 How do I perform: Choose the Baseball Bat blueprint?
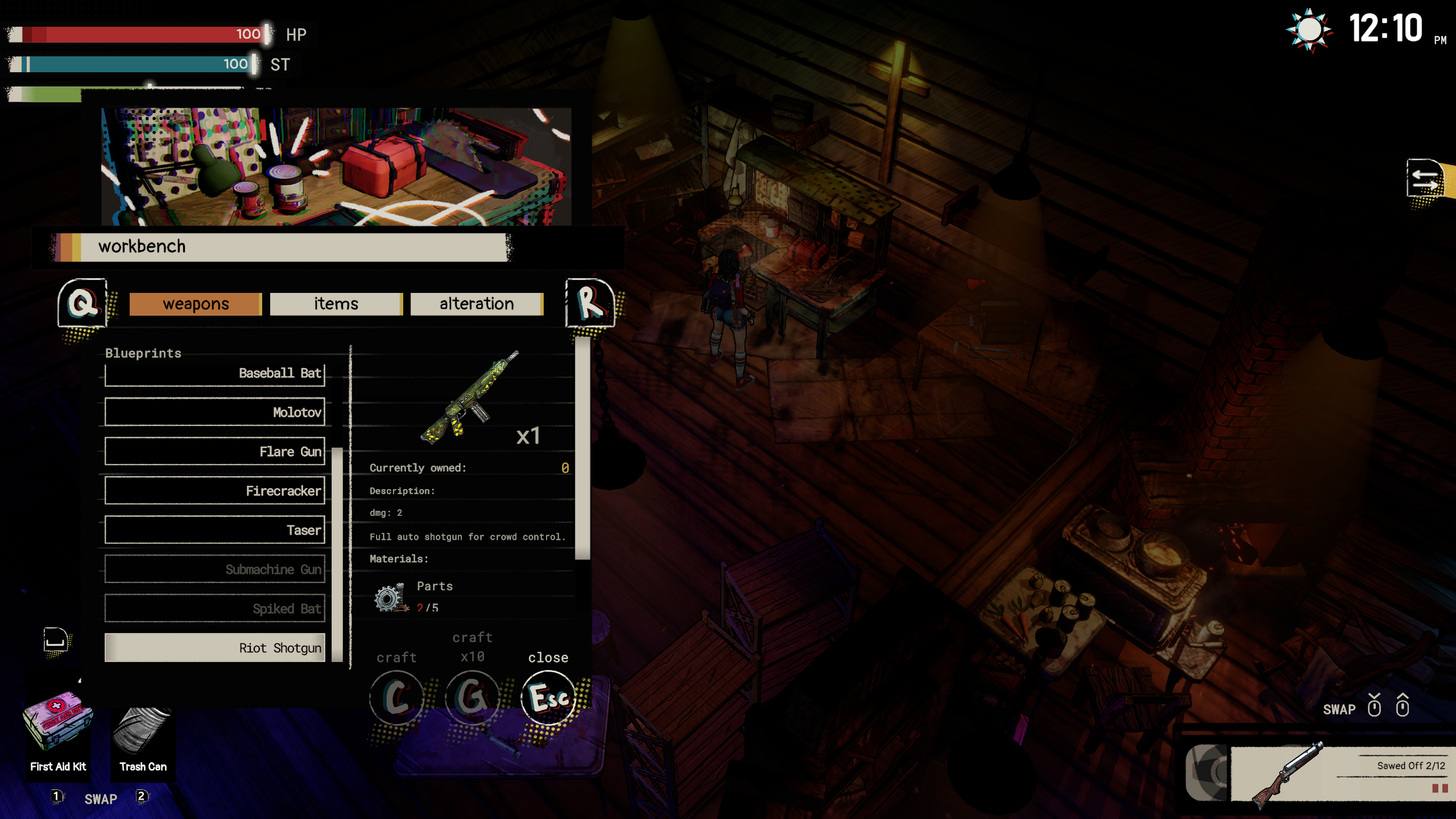tap(215, 373)
